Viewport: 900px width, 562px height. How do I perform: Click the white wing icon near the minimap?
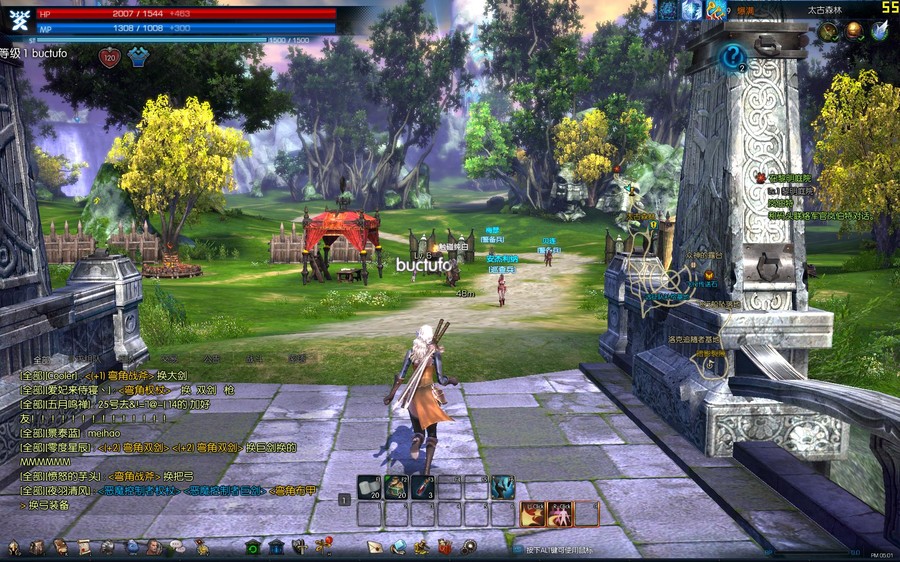click(x=879, y=31)
